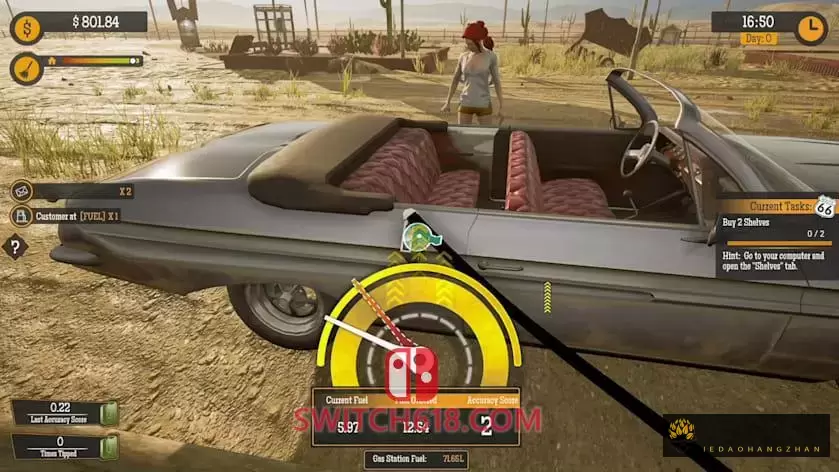839x472 pixels.
Task: Select the broom cleanliness icon
Action: click(26, 67)
